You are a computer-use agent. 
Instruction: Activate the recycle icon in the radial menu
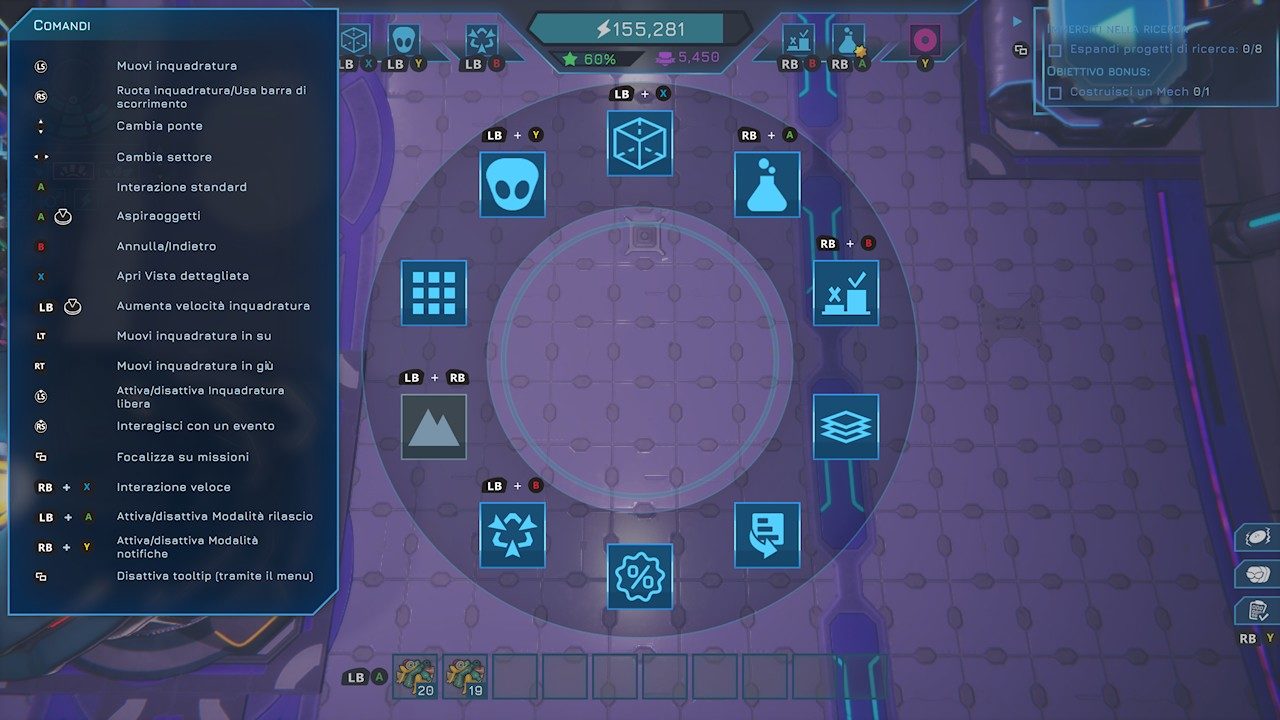tap(512, 535)
